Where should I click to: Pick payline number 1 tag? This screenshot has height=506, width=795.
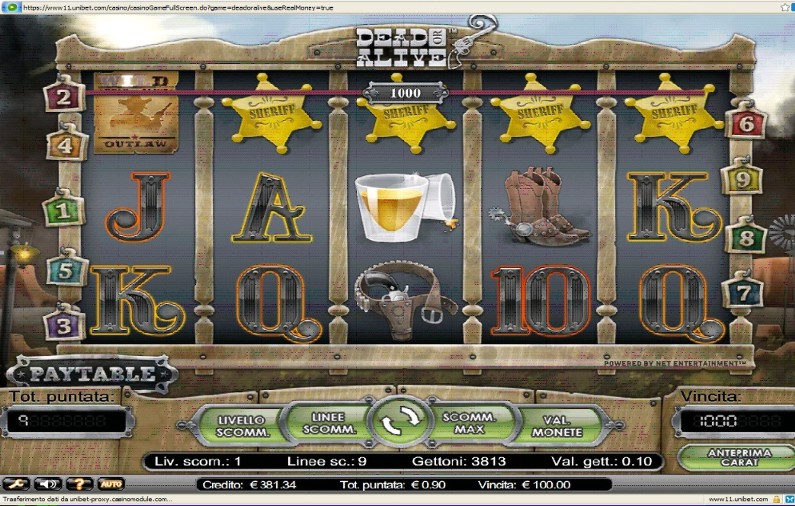tap(62, 211)
